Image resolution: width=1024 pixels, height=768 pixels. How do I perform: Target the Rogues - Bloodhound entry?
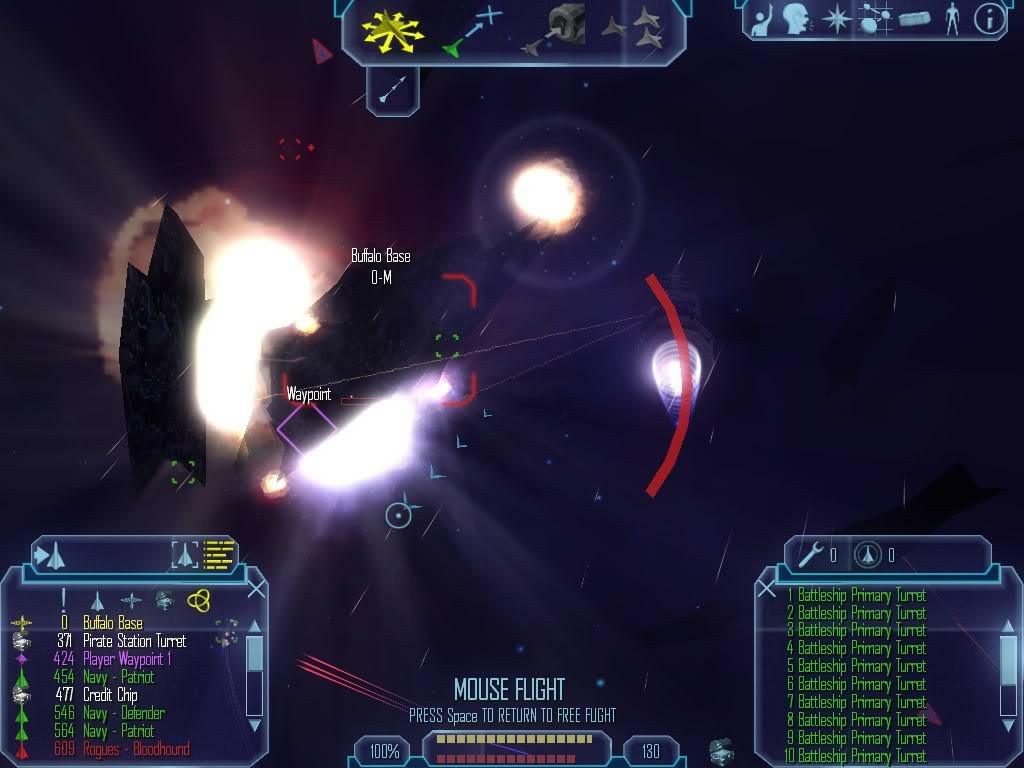click(x=135, y=749)
